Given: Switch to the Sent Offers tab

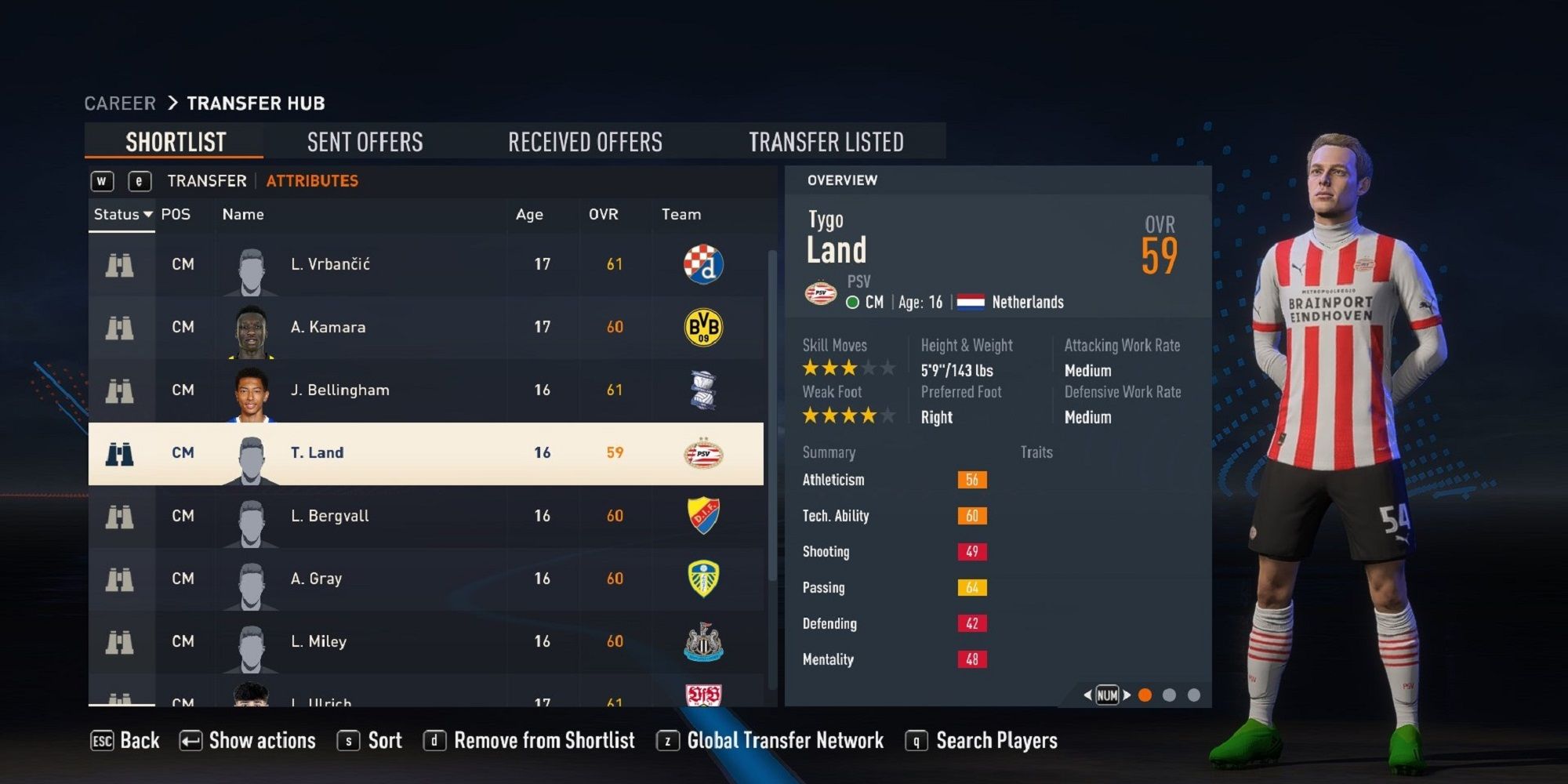Looking at the screenshot, I should [365, 142].
